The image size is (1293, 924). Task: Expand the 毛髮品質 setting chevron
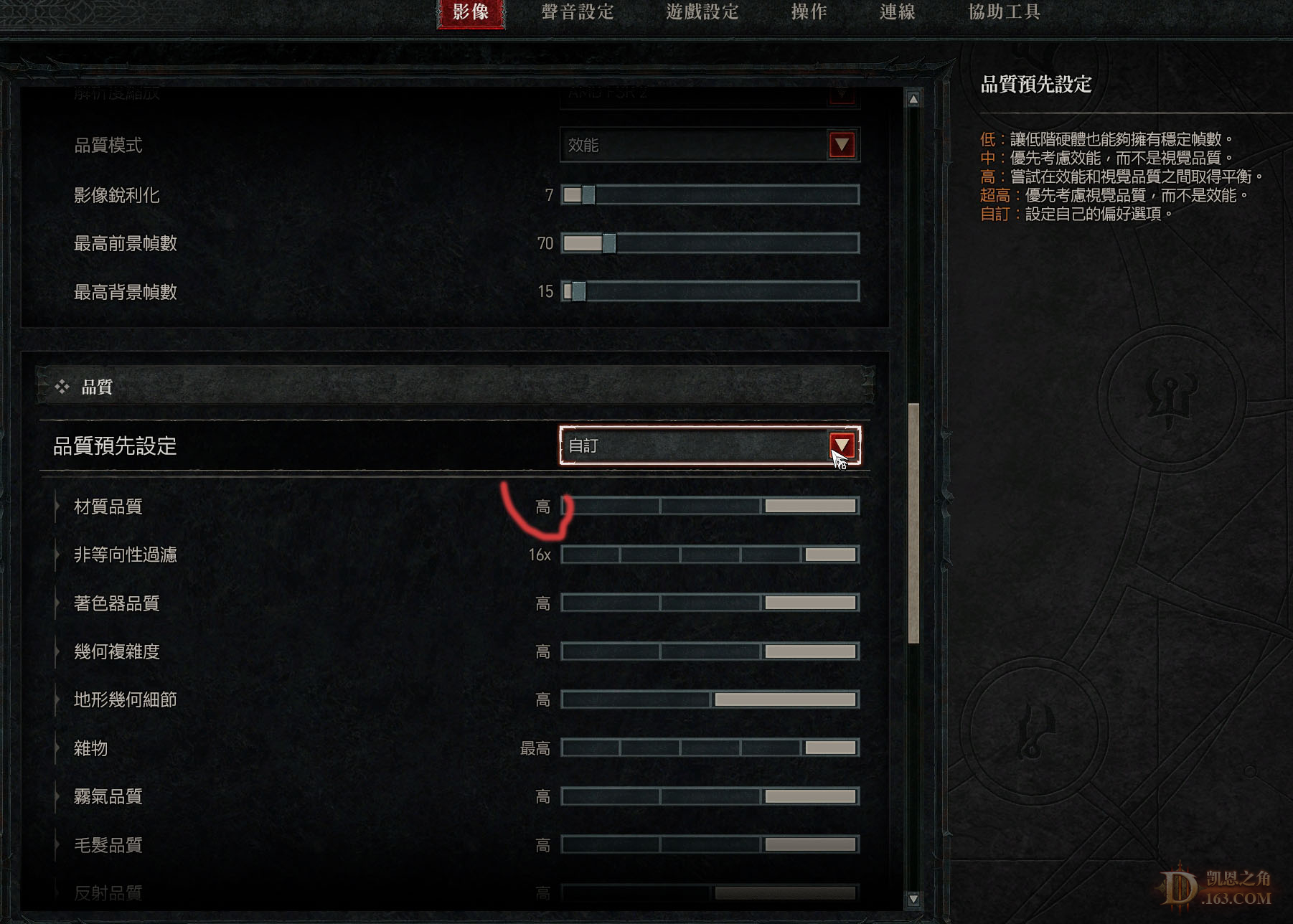click(57, 845)
